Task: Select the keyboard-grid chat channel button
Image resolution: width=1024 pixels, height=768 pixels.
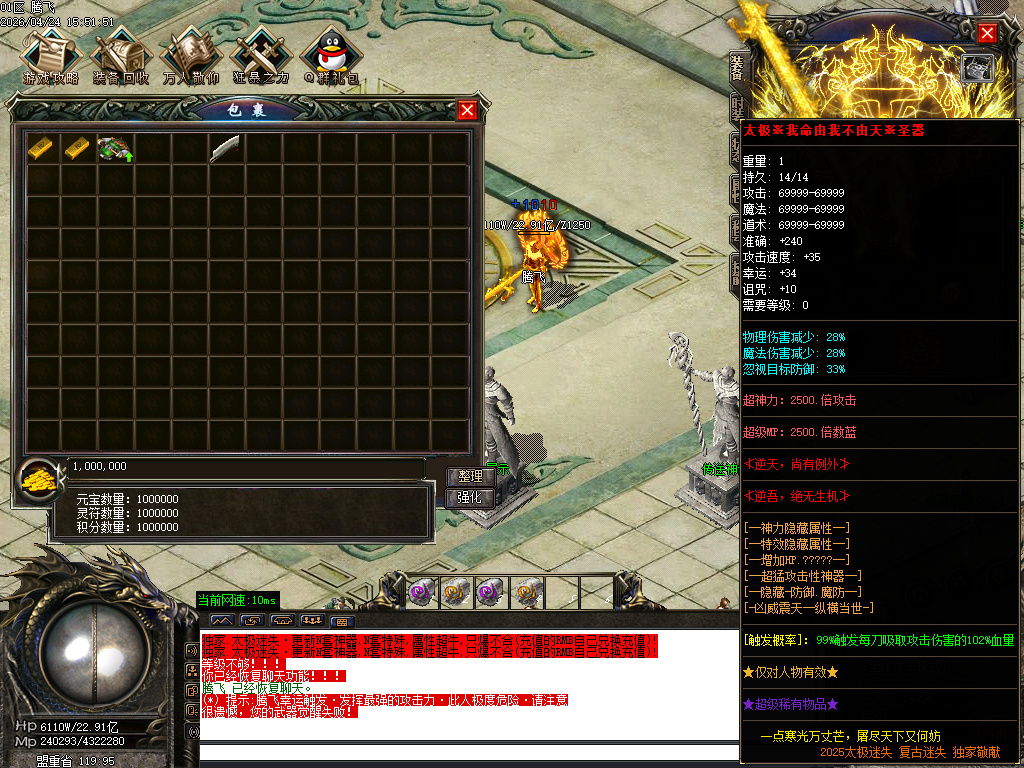Action: (x=341, y=621)
